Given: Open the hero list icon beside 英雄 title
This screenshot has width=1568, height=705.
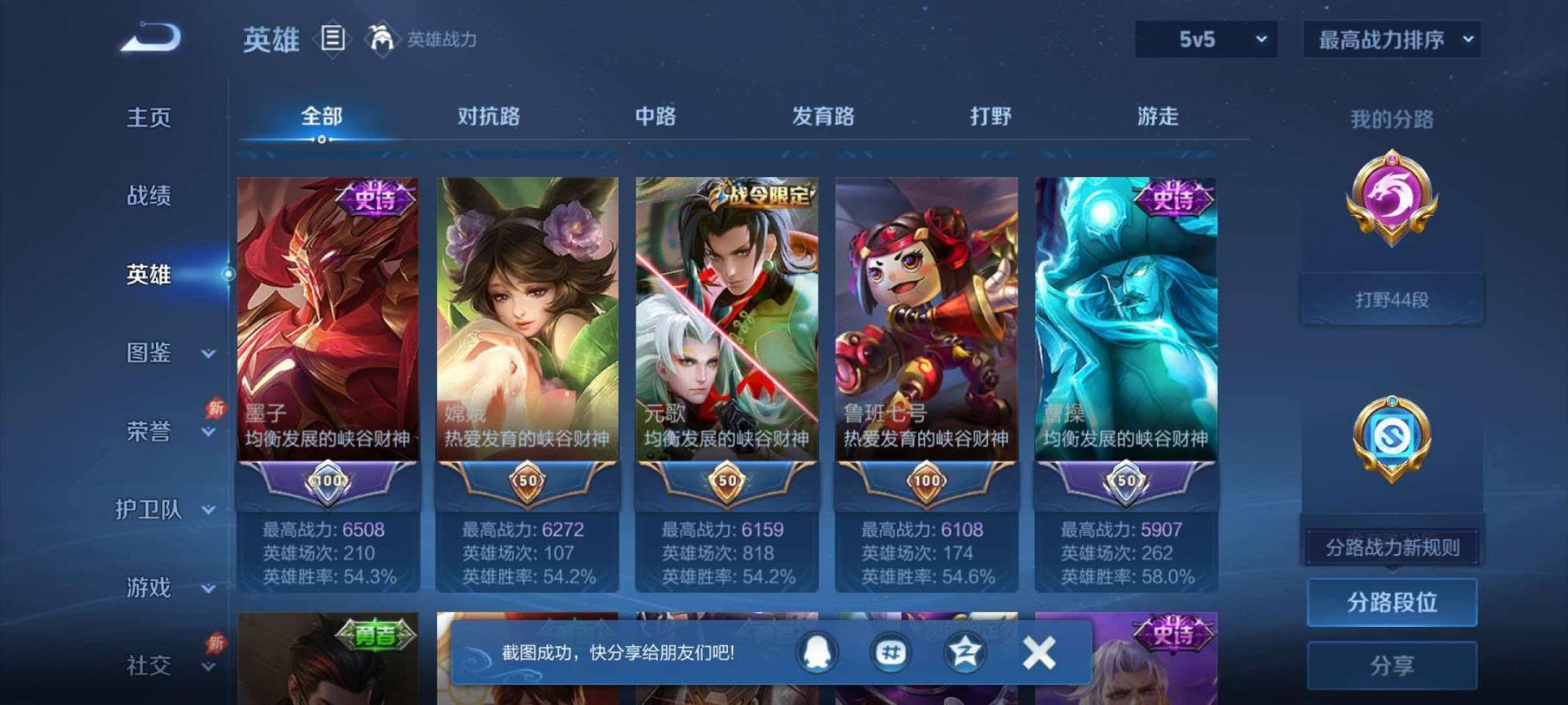Looking at the screenshot, I should point(332,38).
